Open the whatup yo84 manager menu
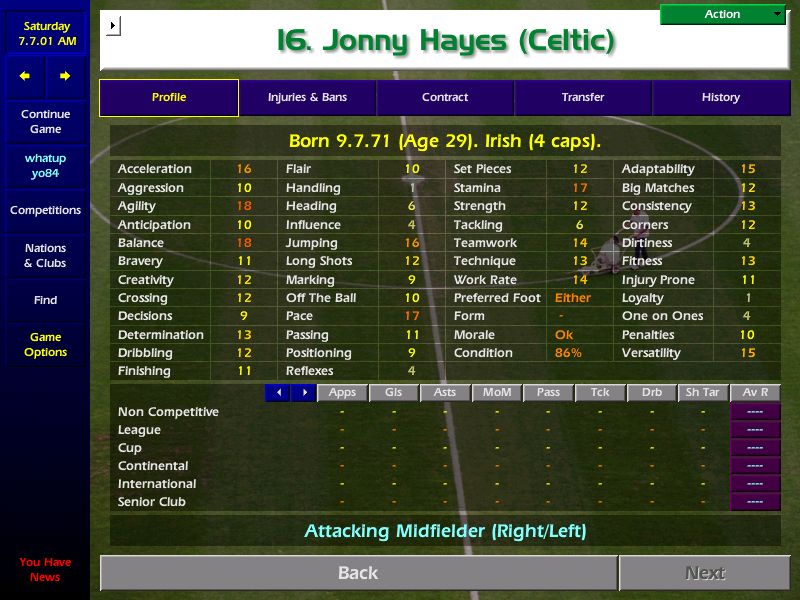Image resolution: width=800 pixels, height=600 pixels. tap(45, 166)
